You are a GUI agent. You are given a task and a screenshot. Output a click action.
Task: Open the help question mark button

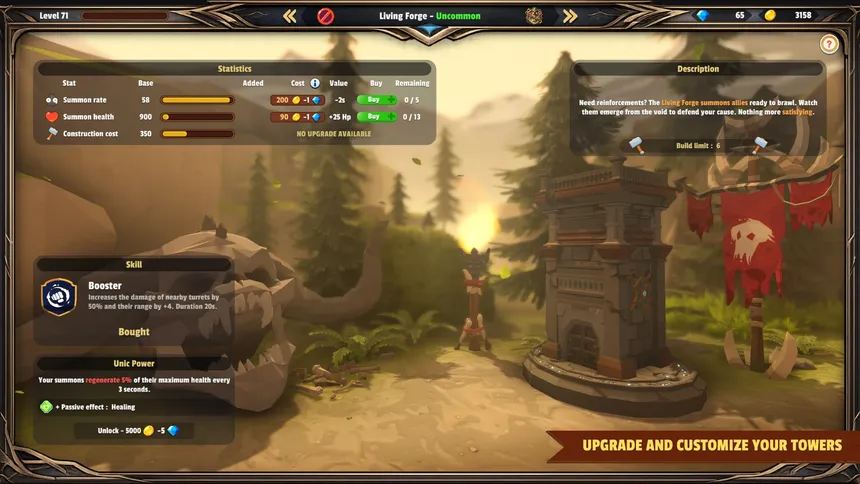coord(828,44)
